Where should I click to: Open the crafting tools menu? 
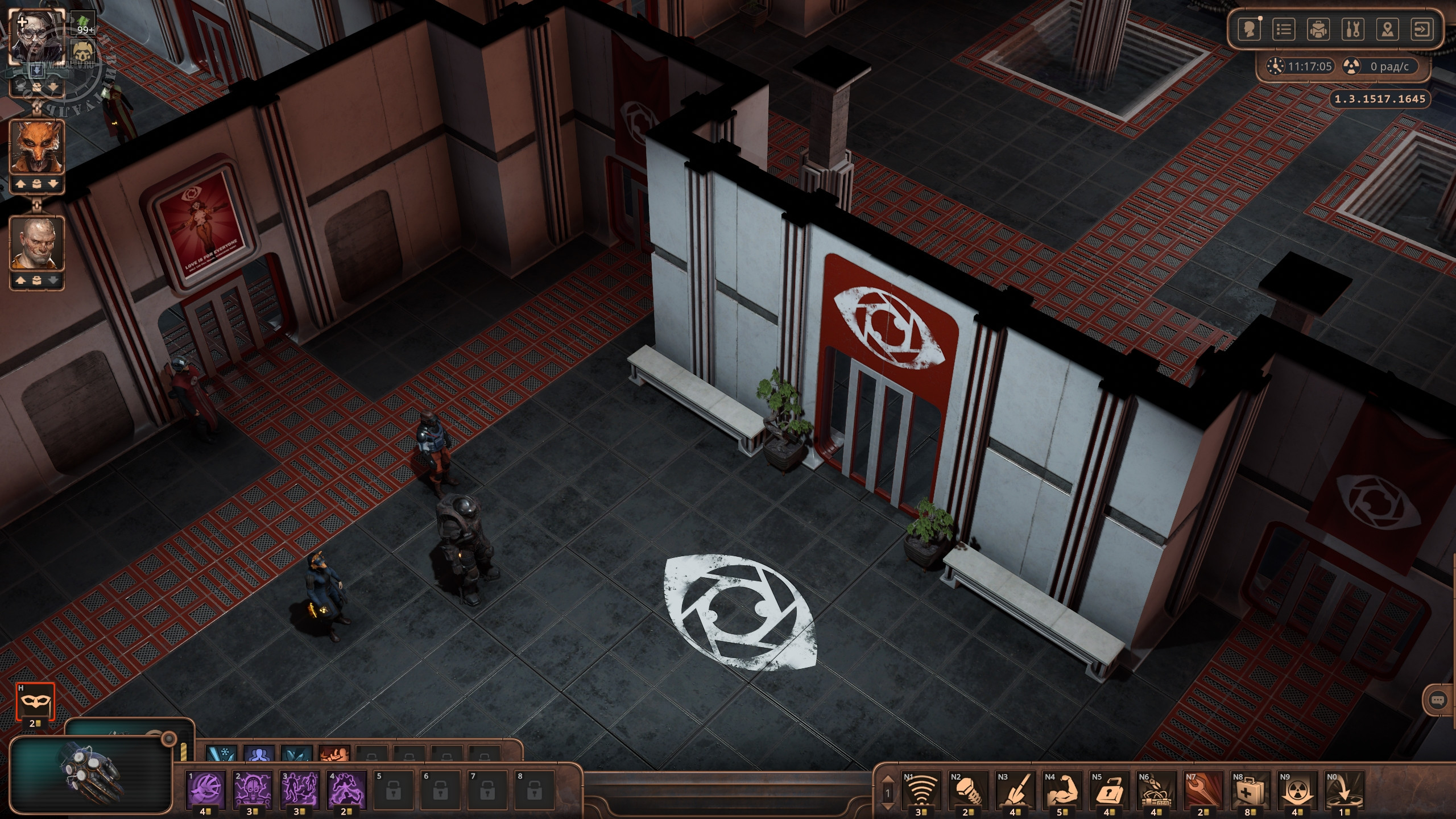[x=1352, y=30]
